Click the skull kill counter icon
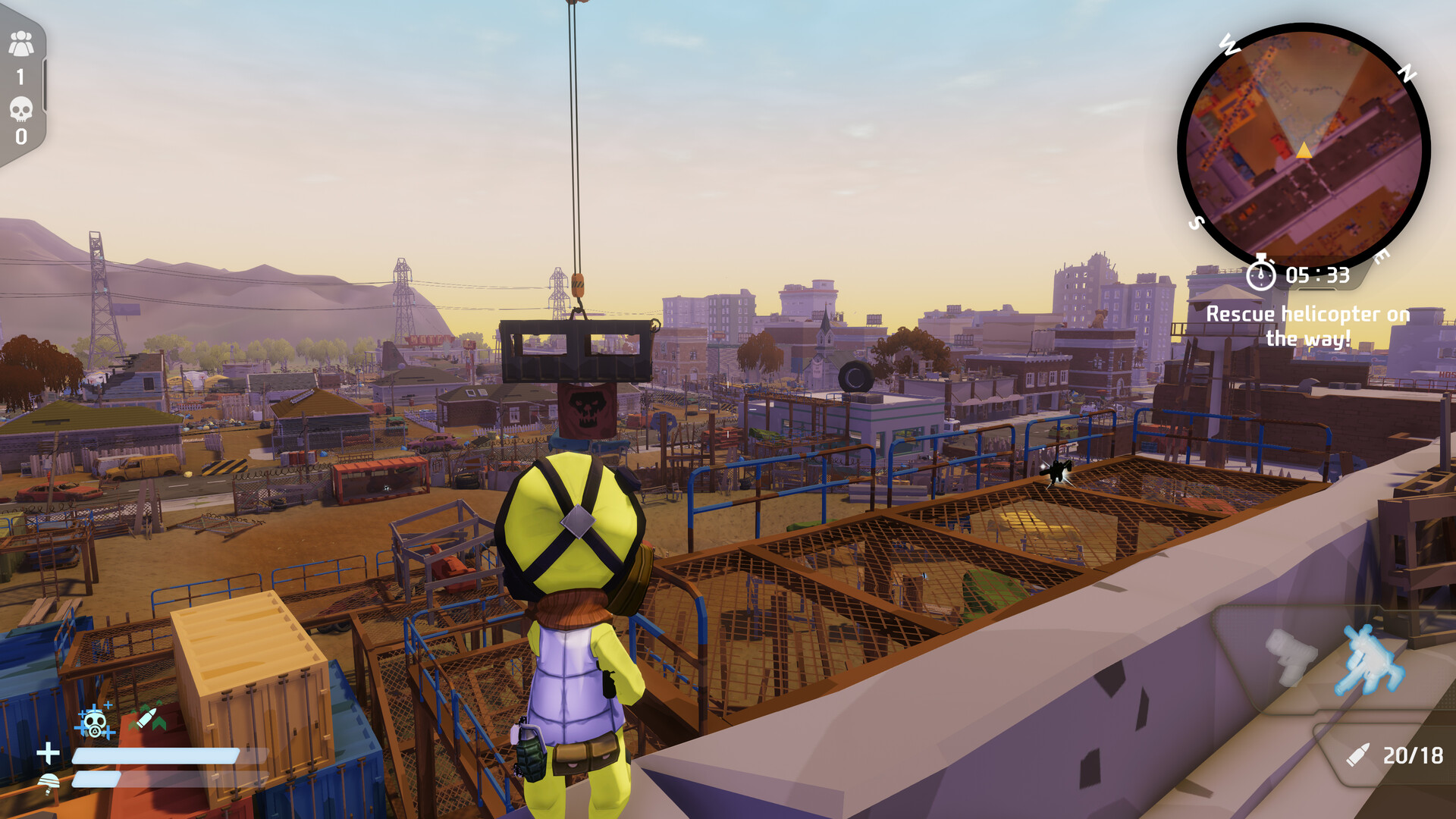 pos(20,106)
